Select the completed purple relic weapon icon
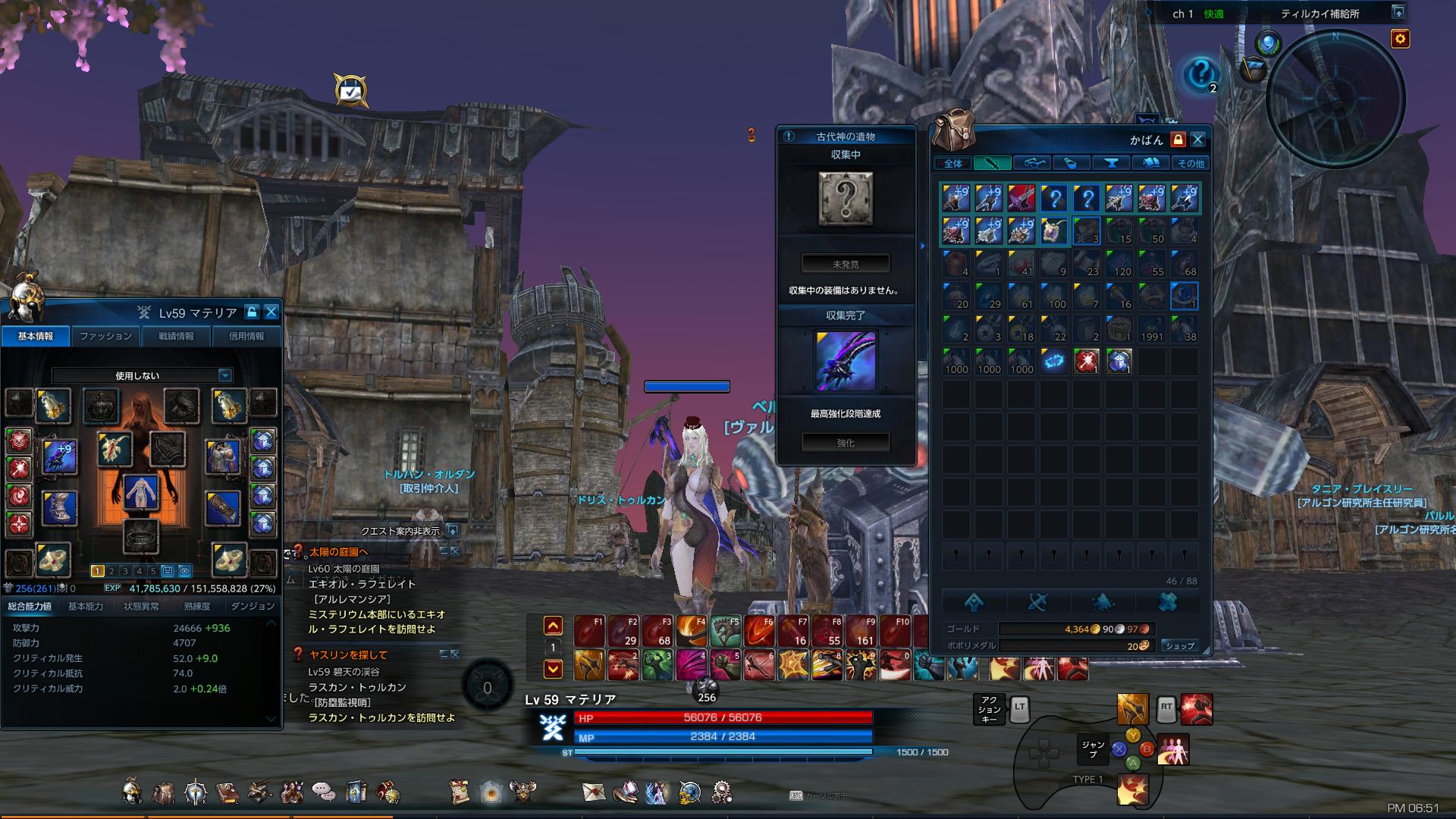The width and height of the screenshot is (1456, 819). (846, 360)
